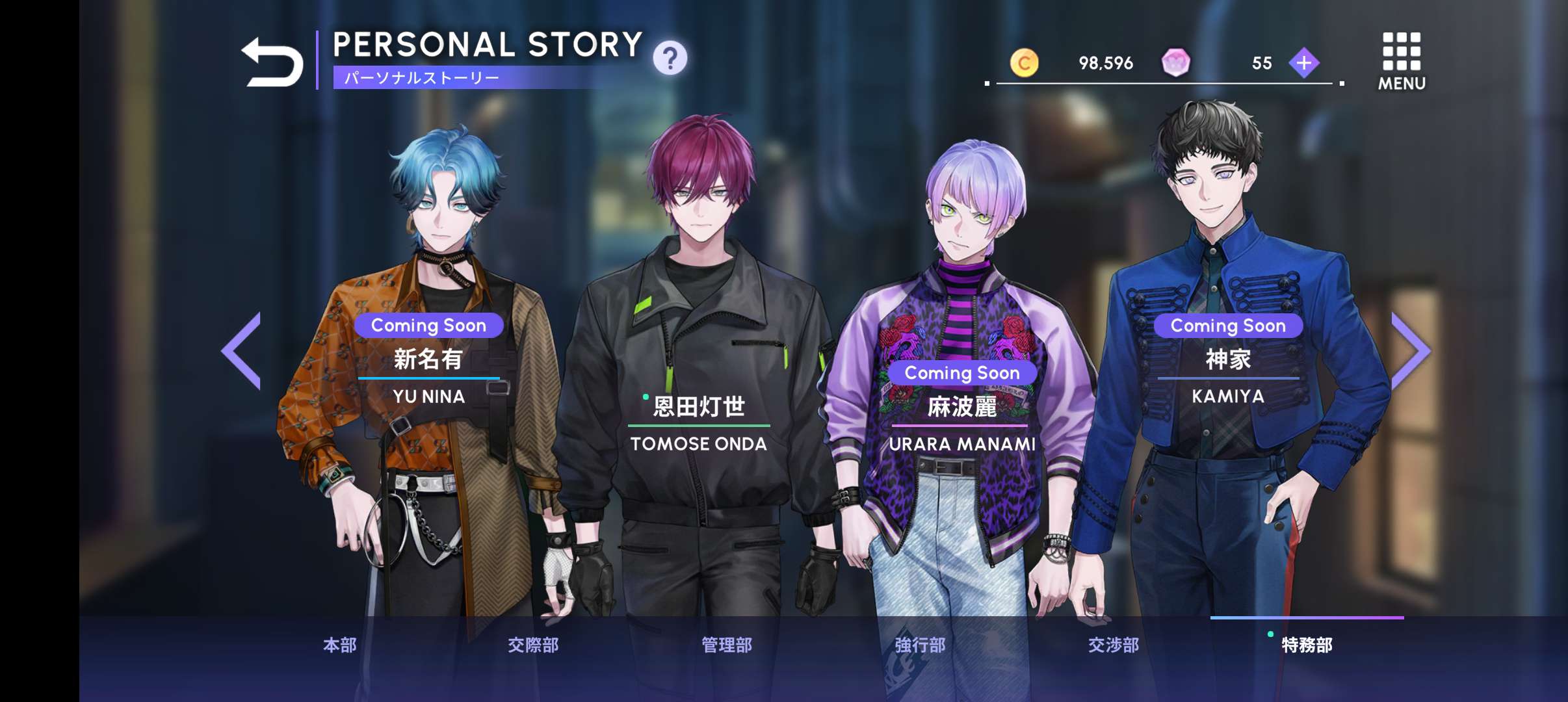This screenshot has width=1568, height=702.
Task: Select the 強行部 tab
Action: [x=920, y=645]
